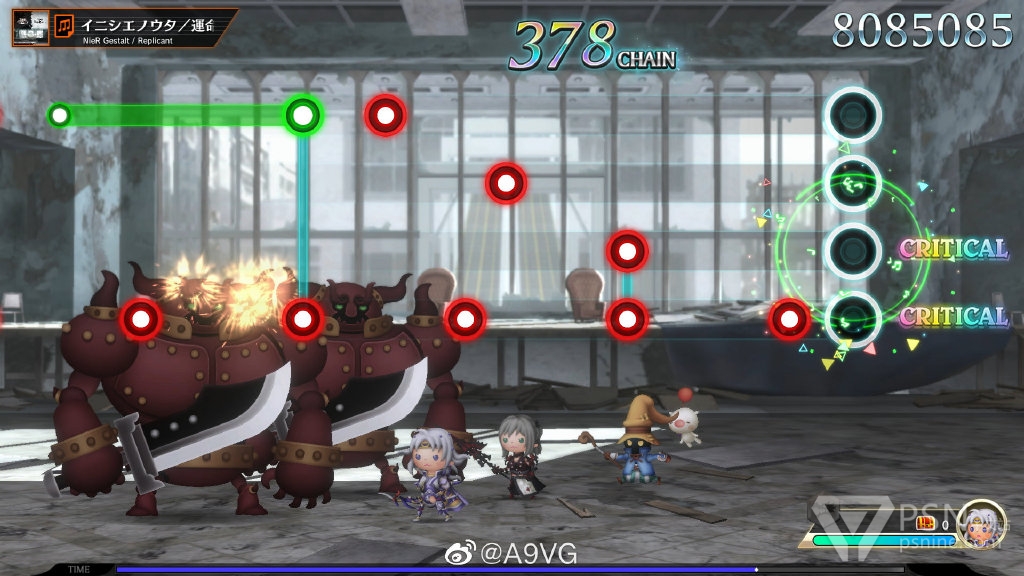Tap the large green hold note head

pos(302,115)
